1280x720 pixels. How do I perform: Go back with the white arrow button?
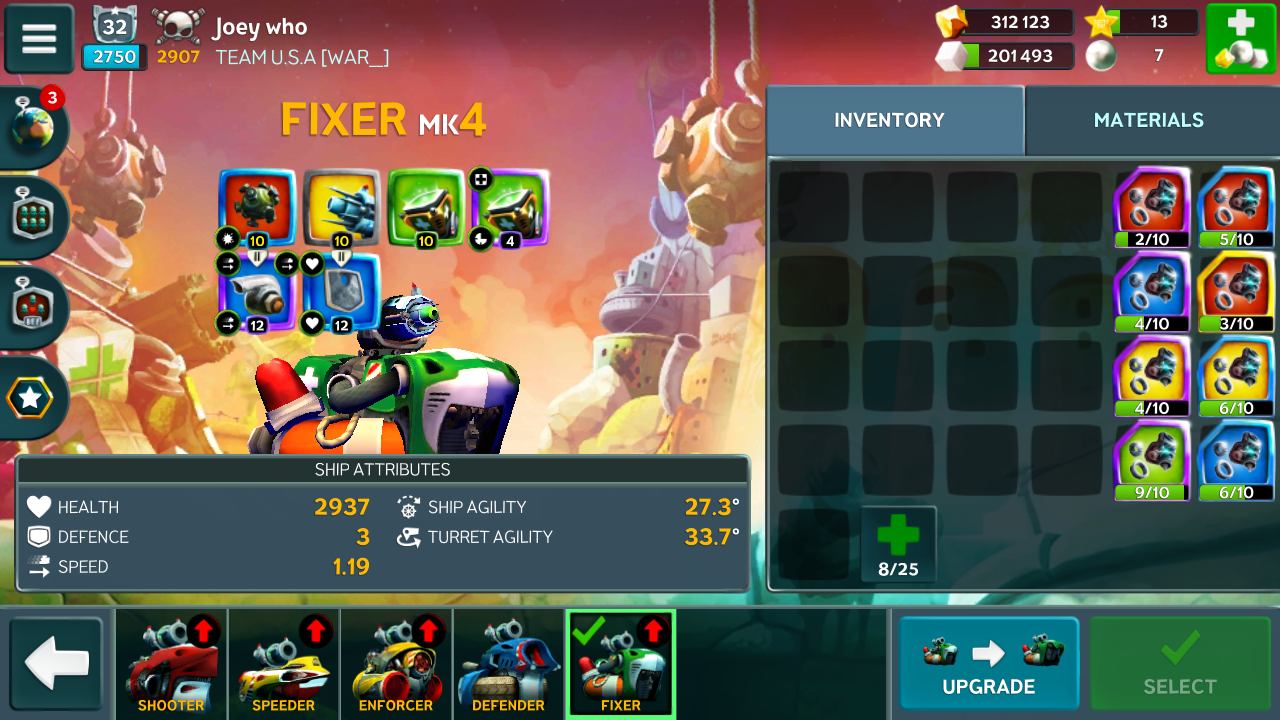coord(57,663)
